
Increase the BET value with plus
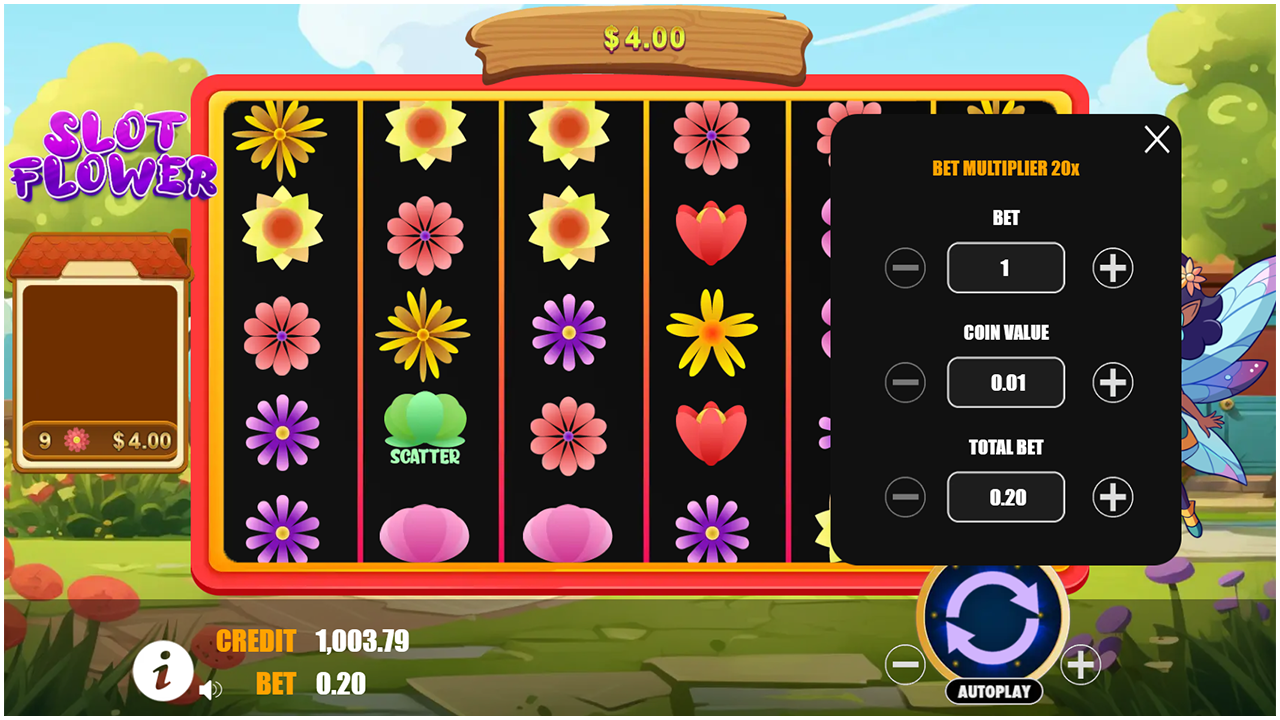(1111, 267)
